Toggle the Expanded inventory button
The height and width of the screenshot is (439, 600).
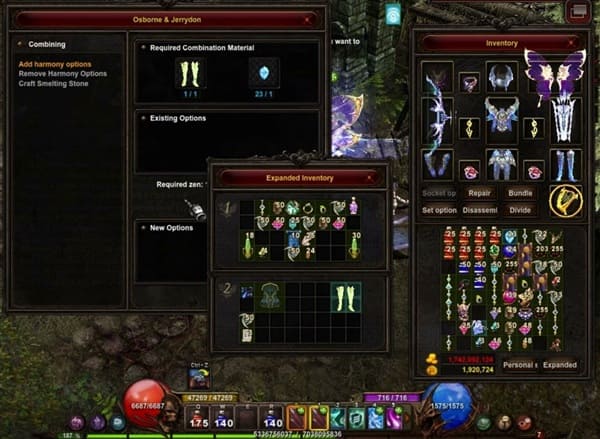click(560, 365)
